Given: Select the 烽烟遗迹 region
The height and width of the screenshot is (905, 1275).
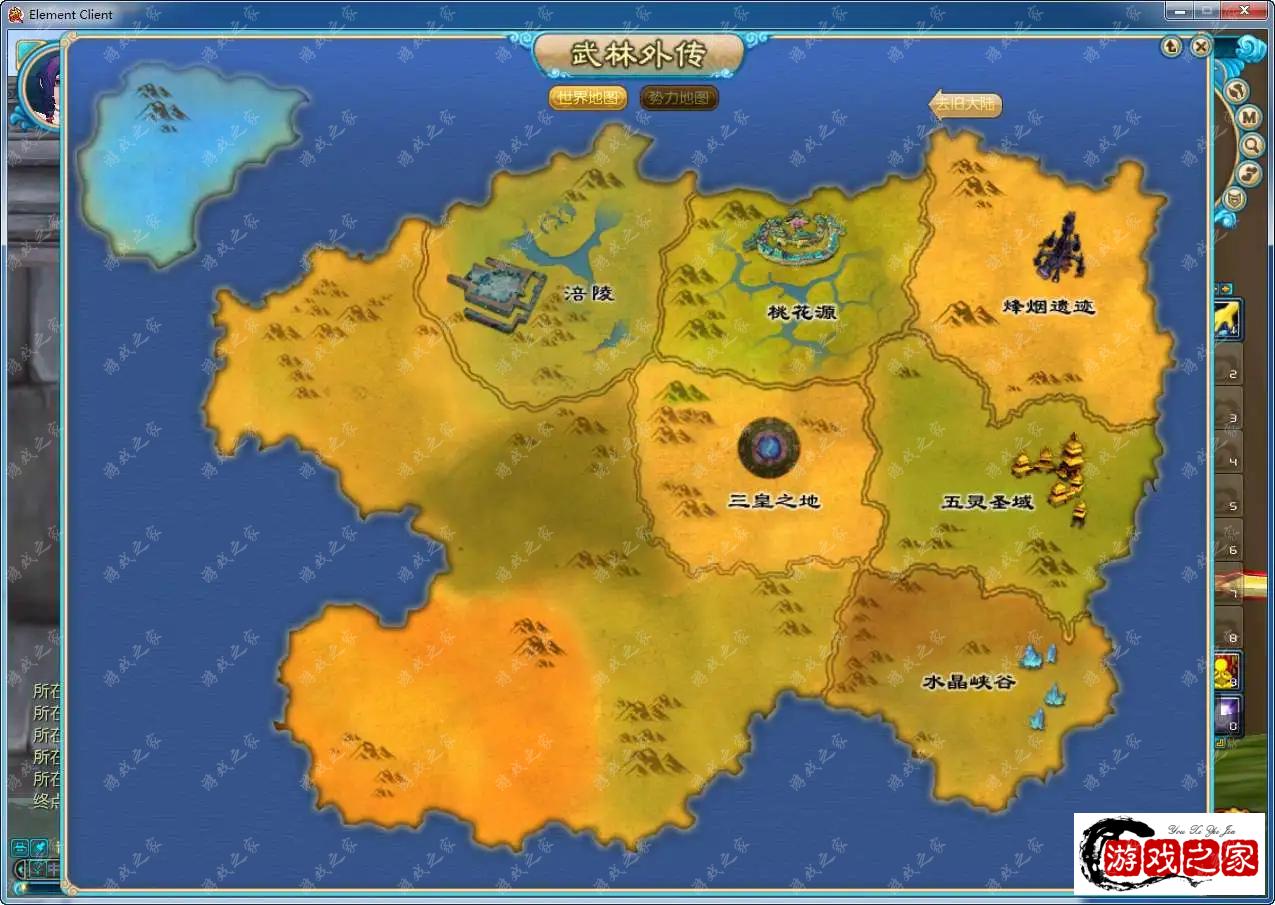Looking at the screenshot, I should tap(1048, 306).
